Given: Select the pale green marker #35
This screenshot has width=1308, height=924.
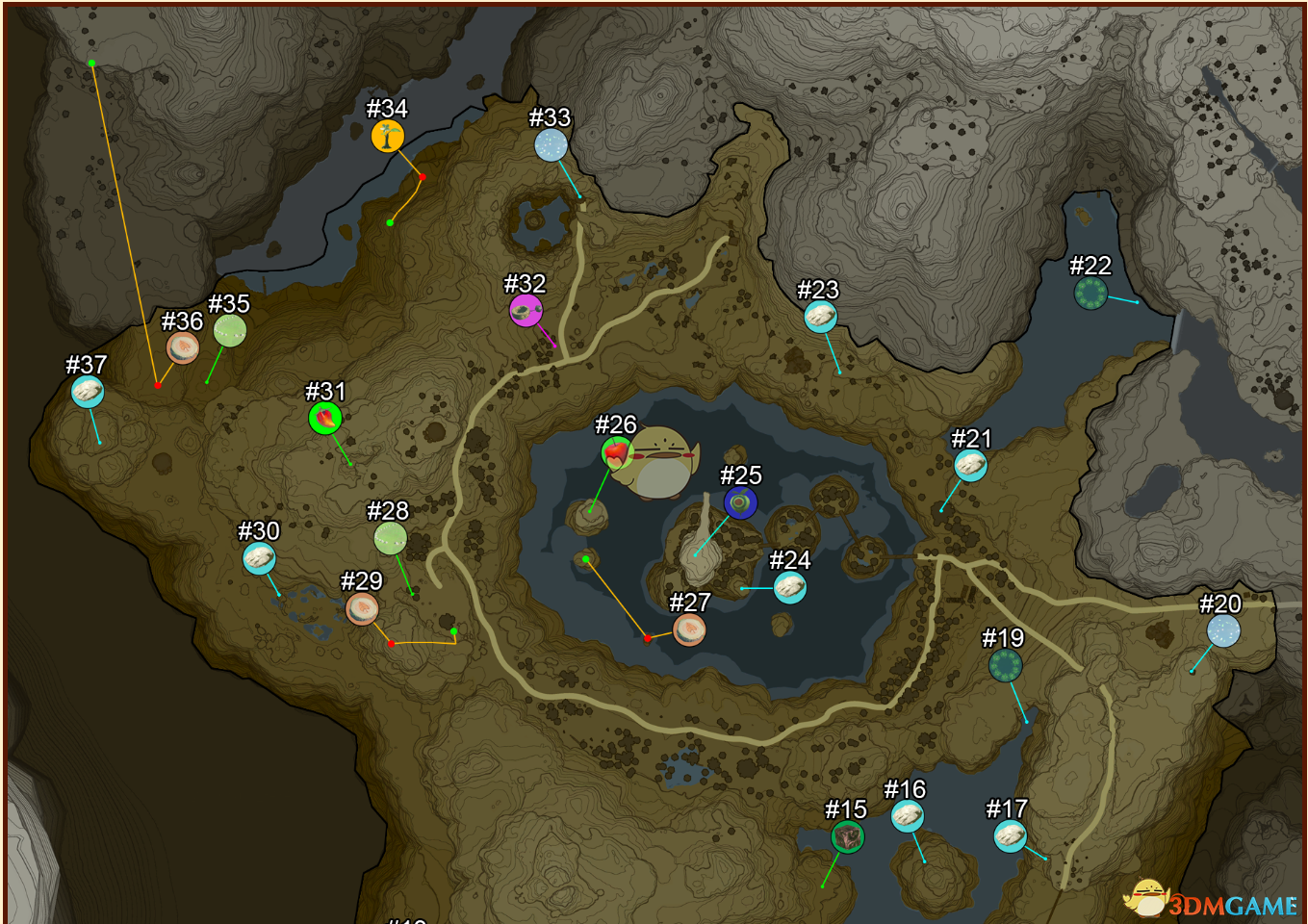Looking at the screenshot, I should pos(230,331).
